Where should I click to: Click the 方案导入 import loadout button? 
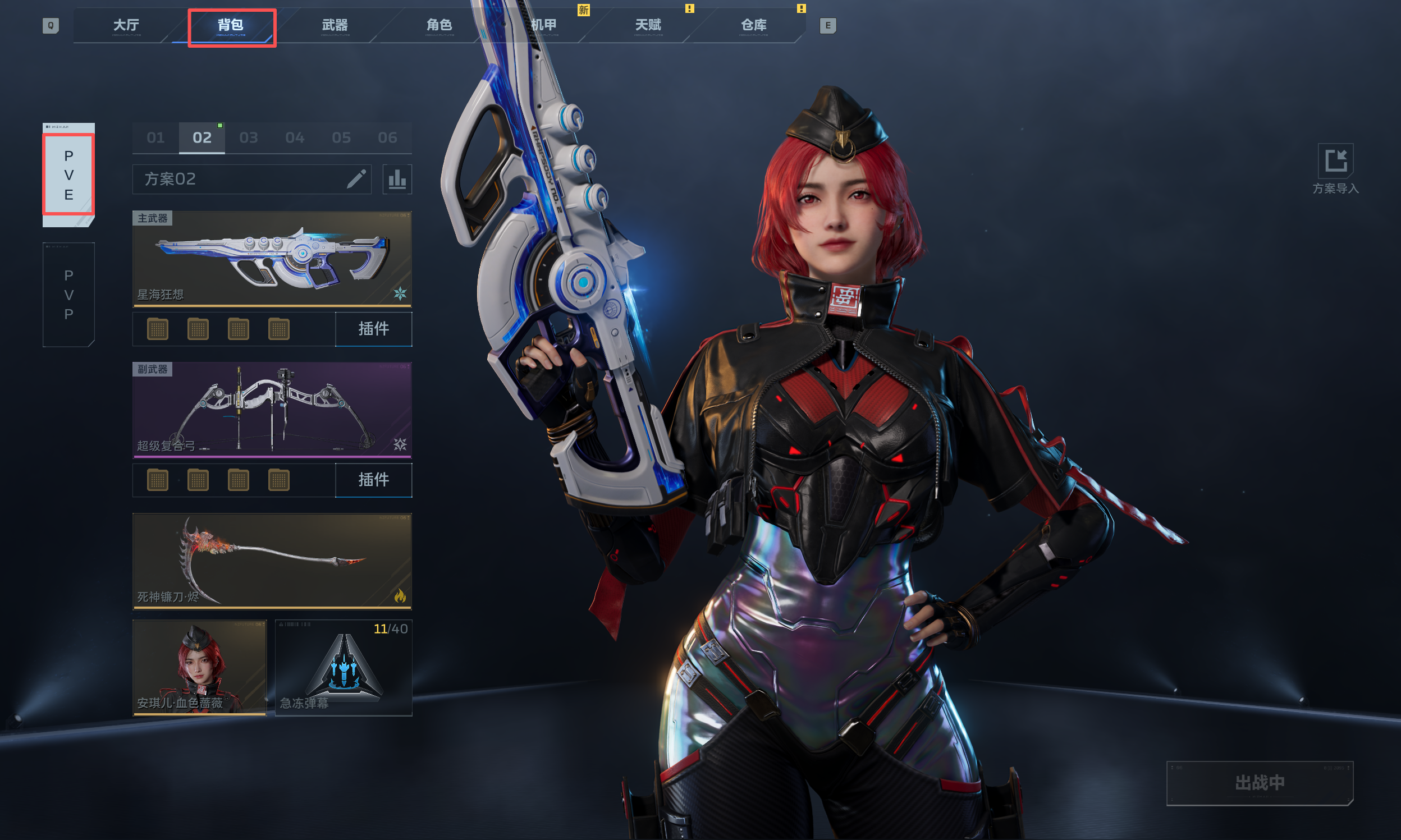[x=1335, y=169]
